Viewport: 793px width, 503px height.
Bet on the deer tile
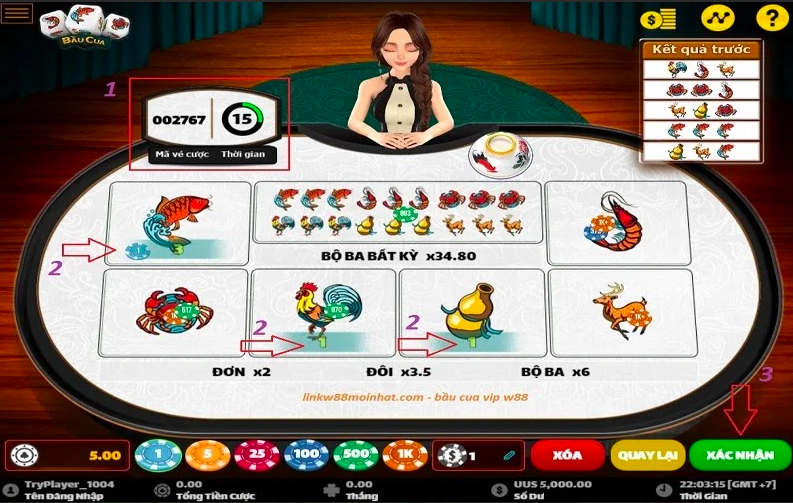pyautogui.click(x=620, y=311)
